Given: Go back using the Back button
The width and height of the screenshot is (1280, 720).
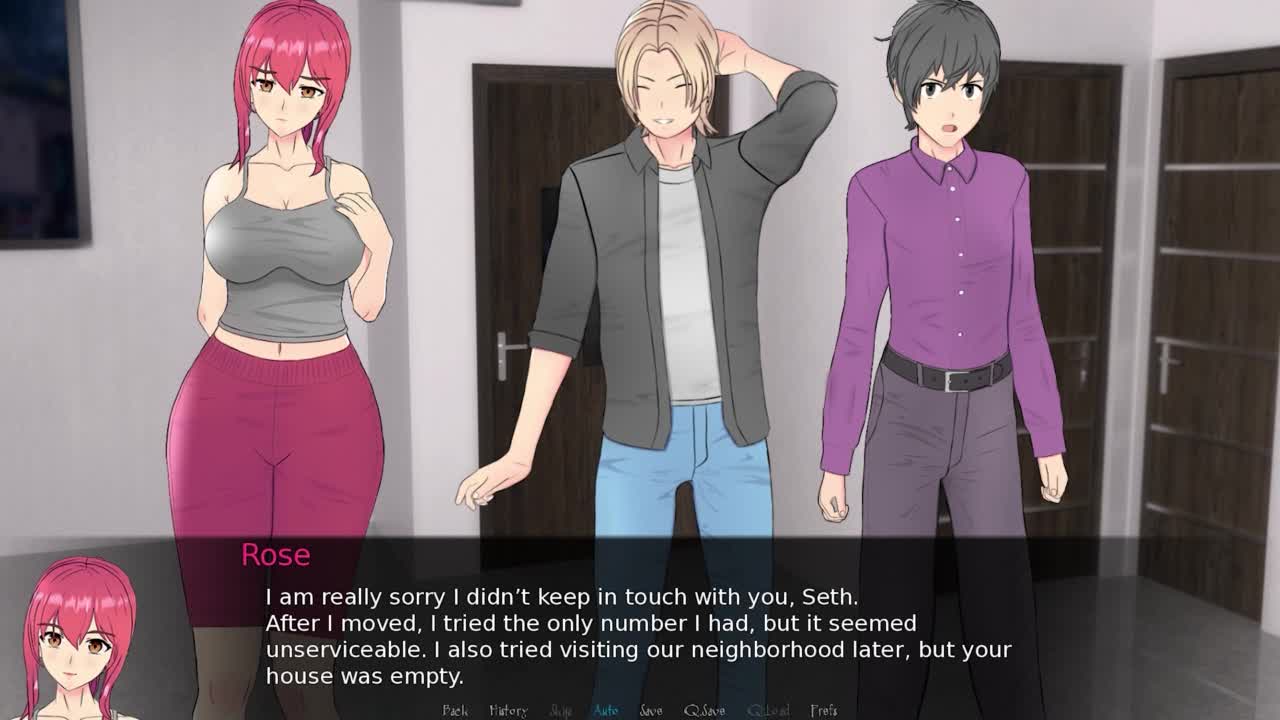Looking at the screenshot, I should pos(455,710).
